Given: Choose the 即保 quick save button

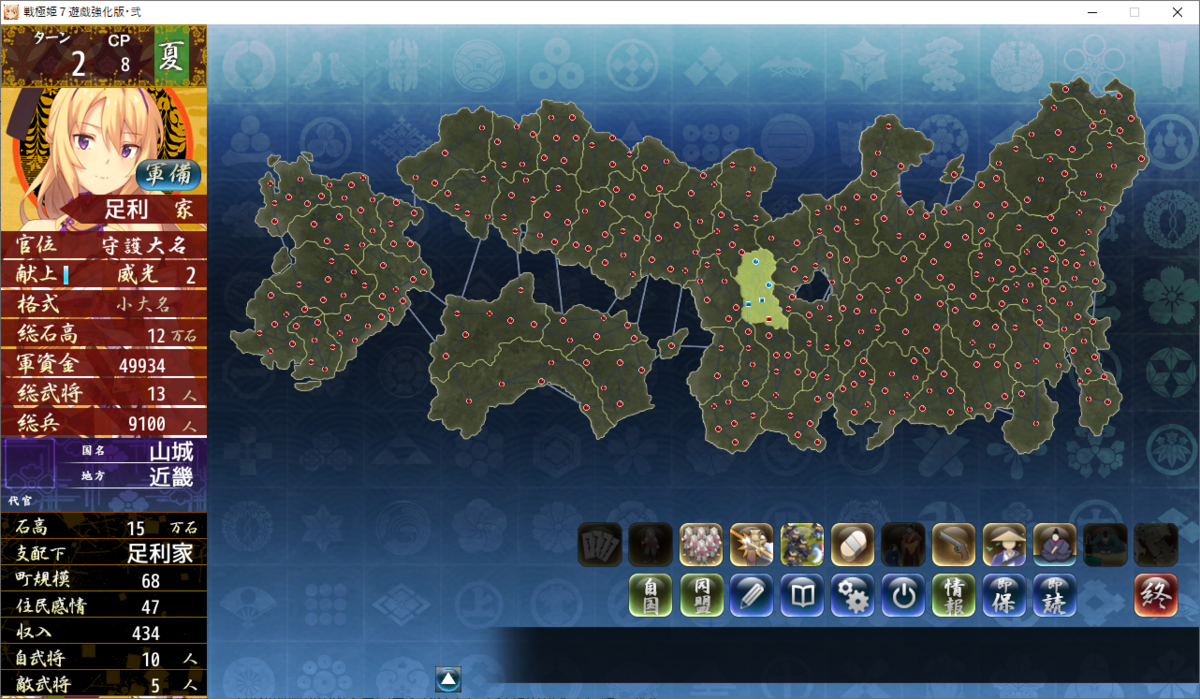Looking at the screenshot, I should coord(1004,595).
